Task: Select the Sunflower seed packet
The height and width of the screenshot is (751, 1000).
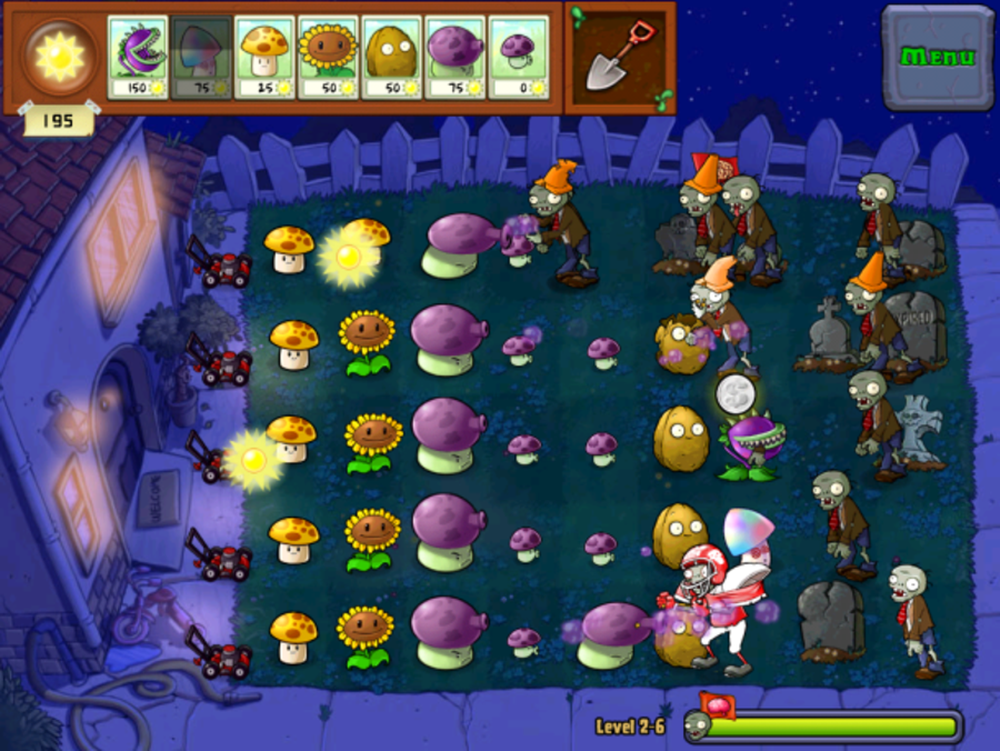Action: pos(327,57)
